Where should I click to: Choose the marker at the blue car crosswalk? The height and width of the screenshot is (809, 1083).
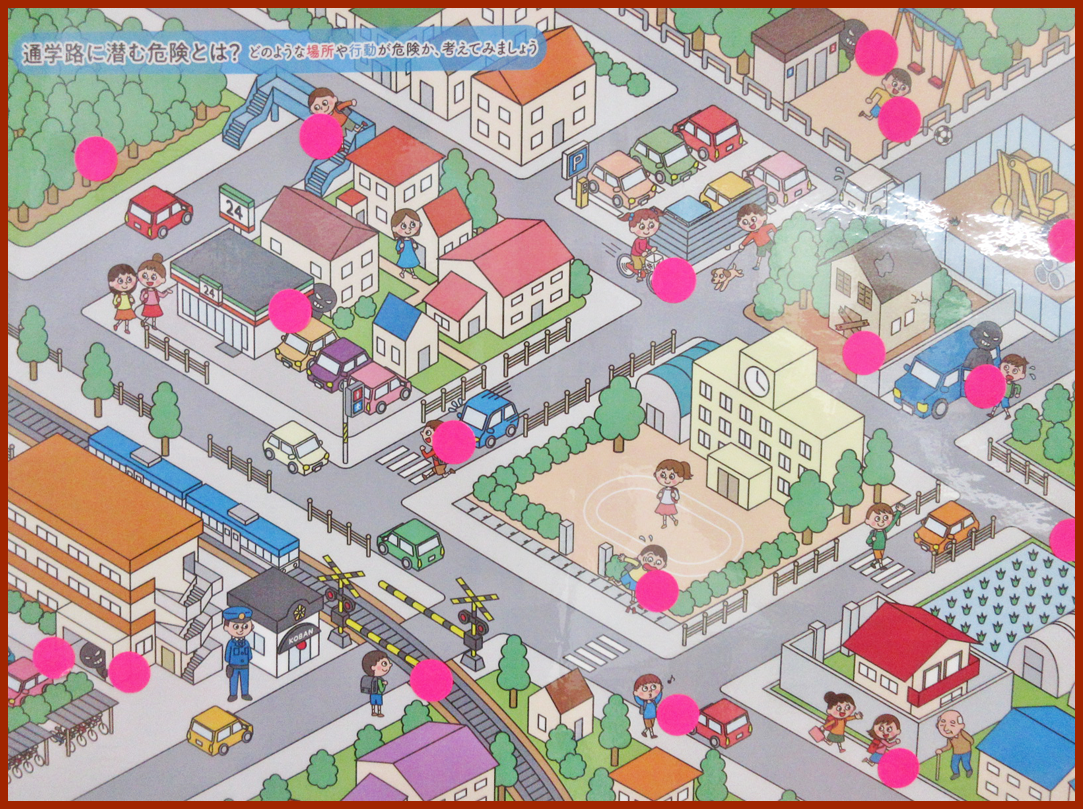click(453, 442)
